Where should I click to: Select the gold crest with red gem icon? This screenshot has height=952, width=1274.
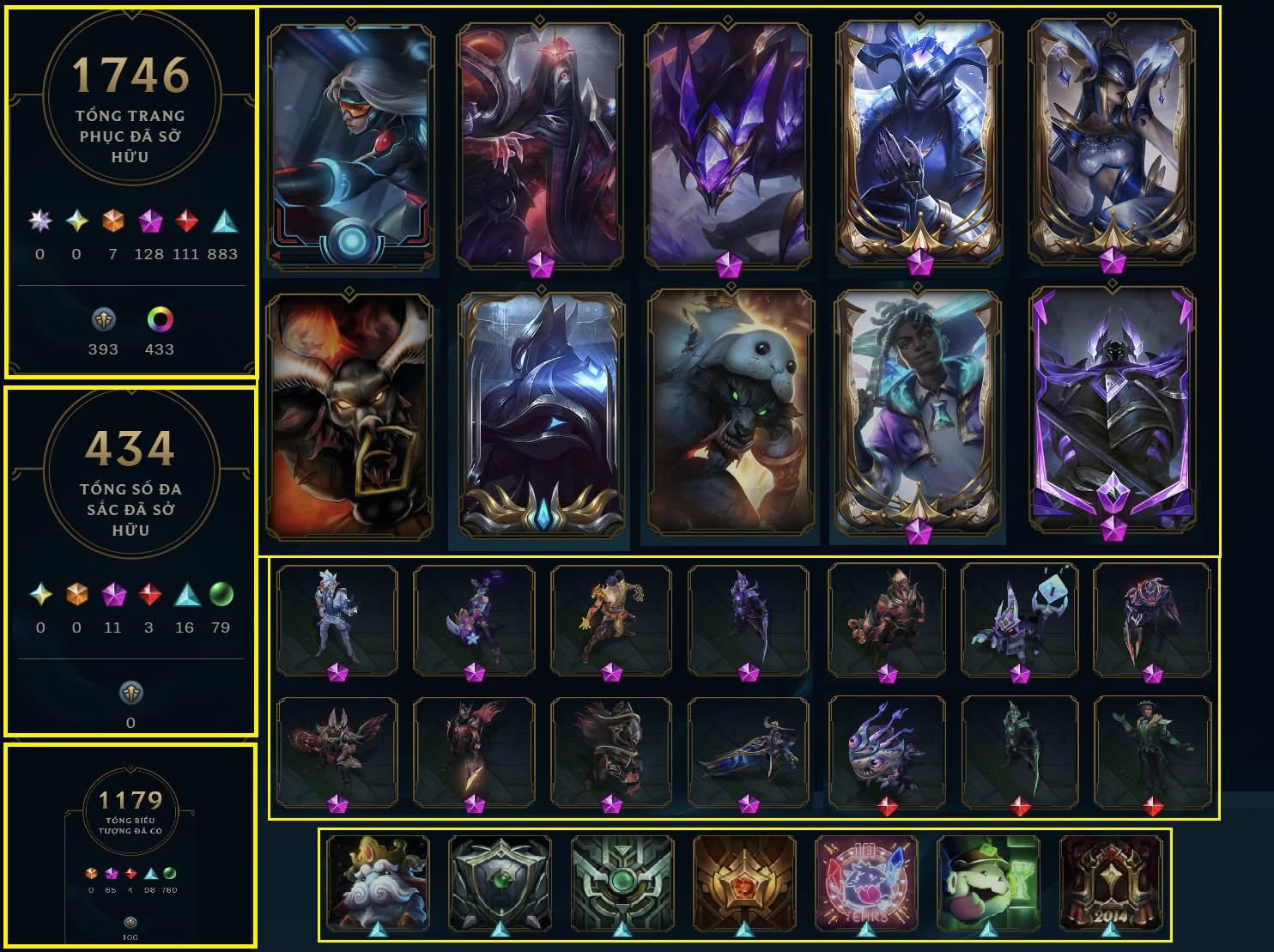click(x=744, y=884)
